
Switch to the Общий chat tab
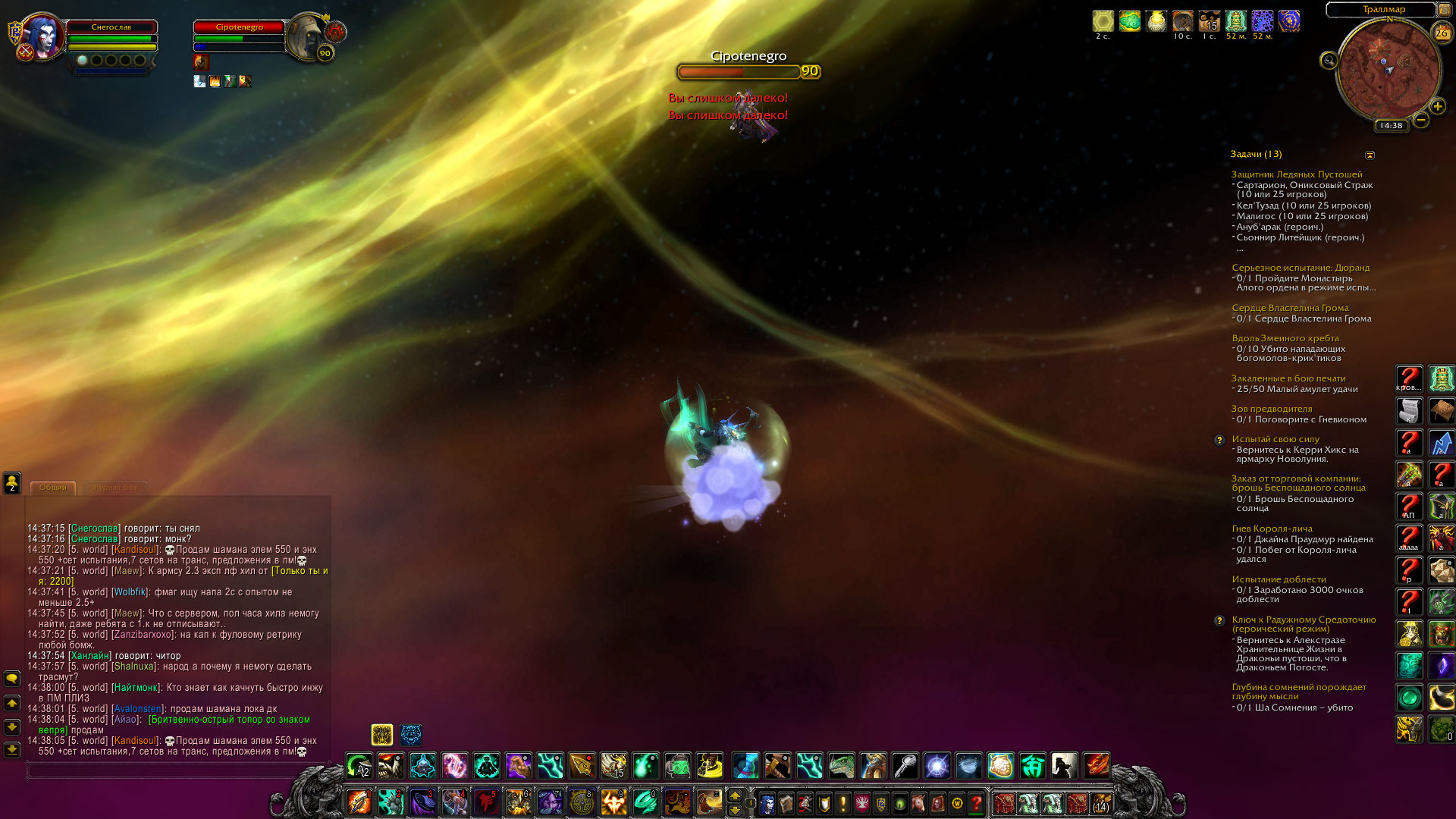tap(53, 488)
